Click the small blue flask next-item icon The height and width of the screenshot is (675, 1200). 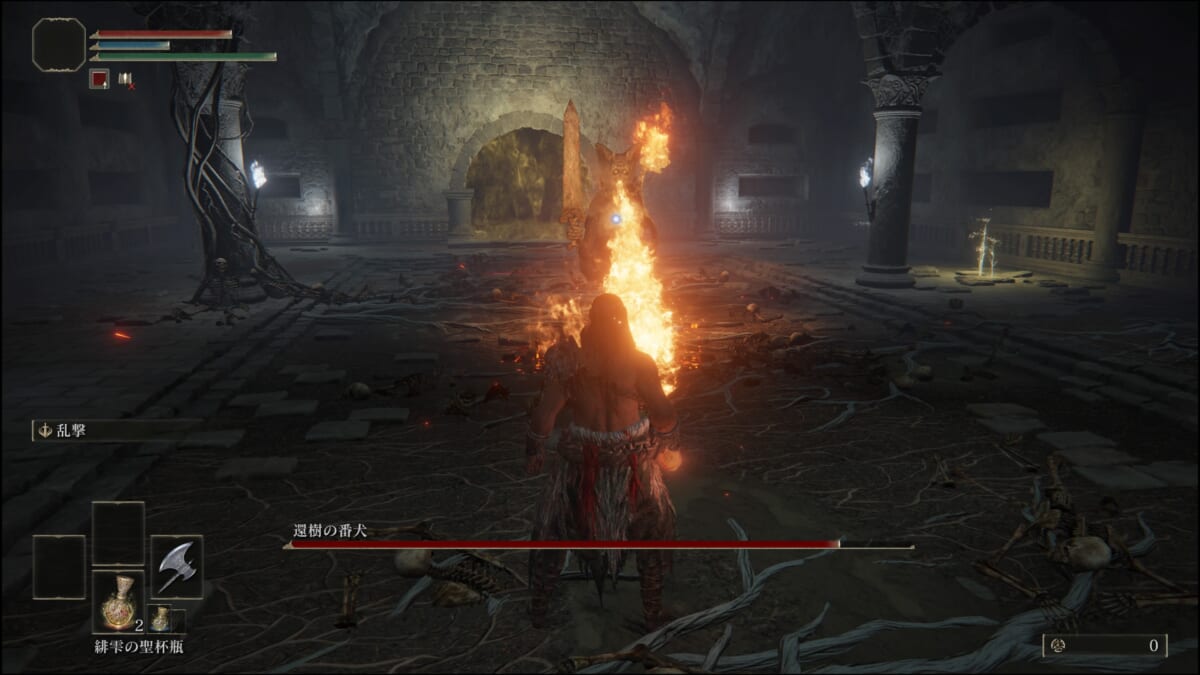(160, 619)
